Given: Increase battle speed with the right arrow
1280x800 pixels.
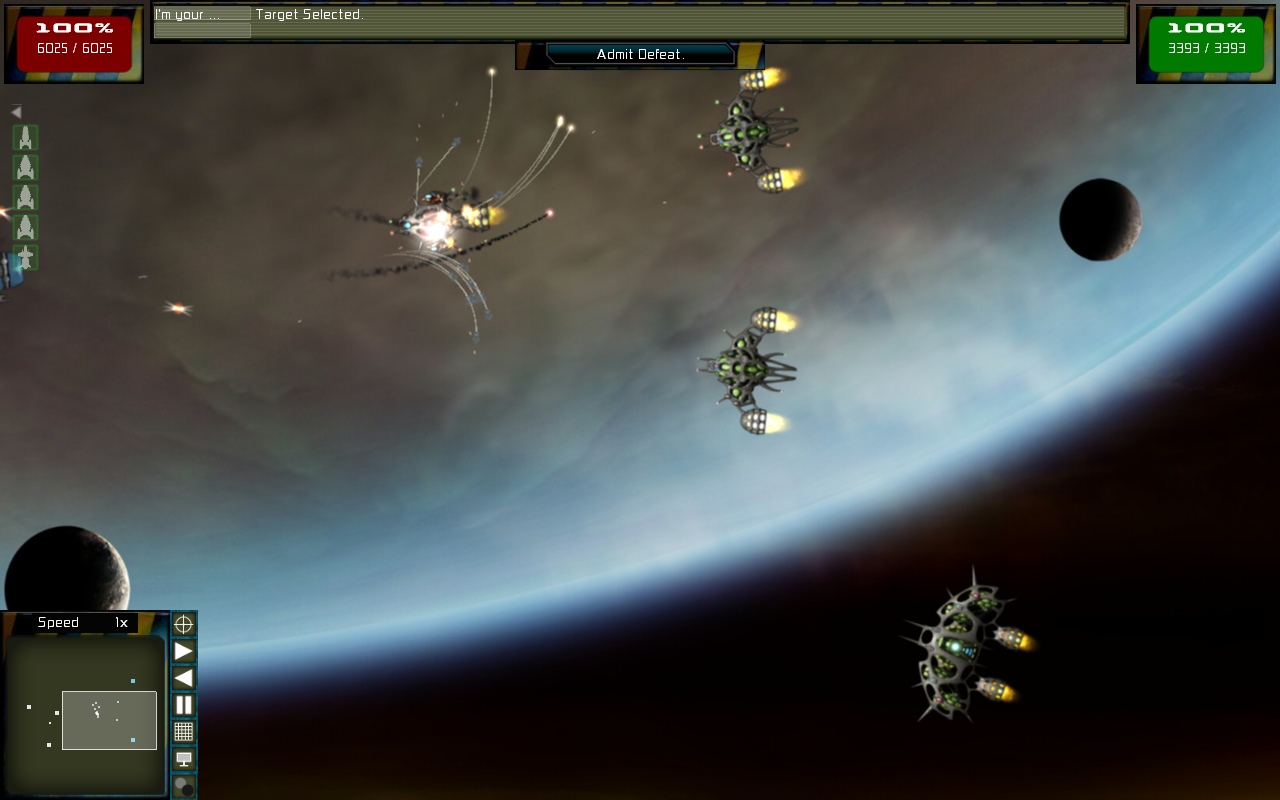Looking at the screenshot, I should pyautogui.click(x=184, y=652).
